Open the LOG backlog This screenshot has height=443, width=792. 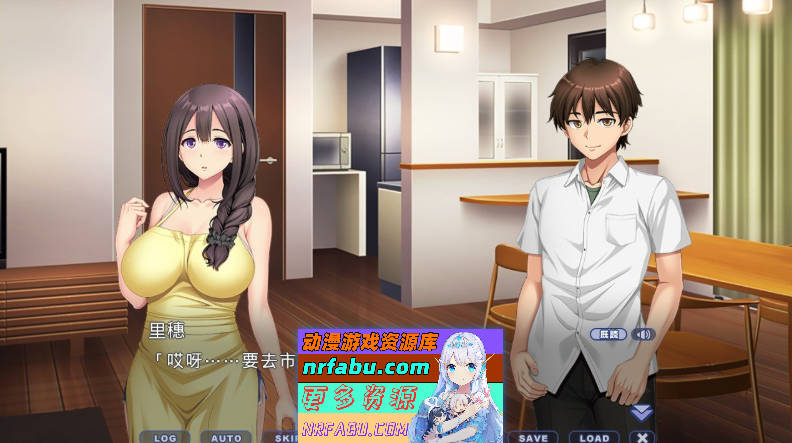coord(165,437)
